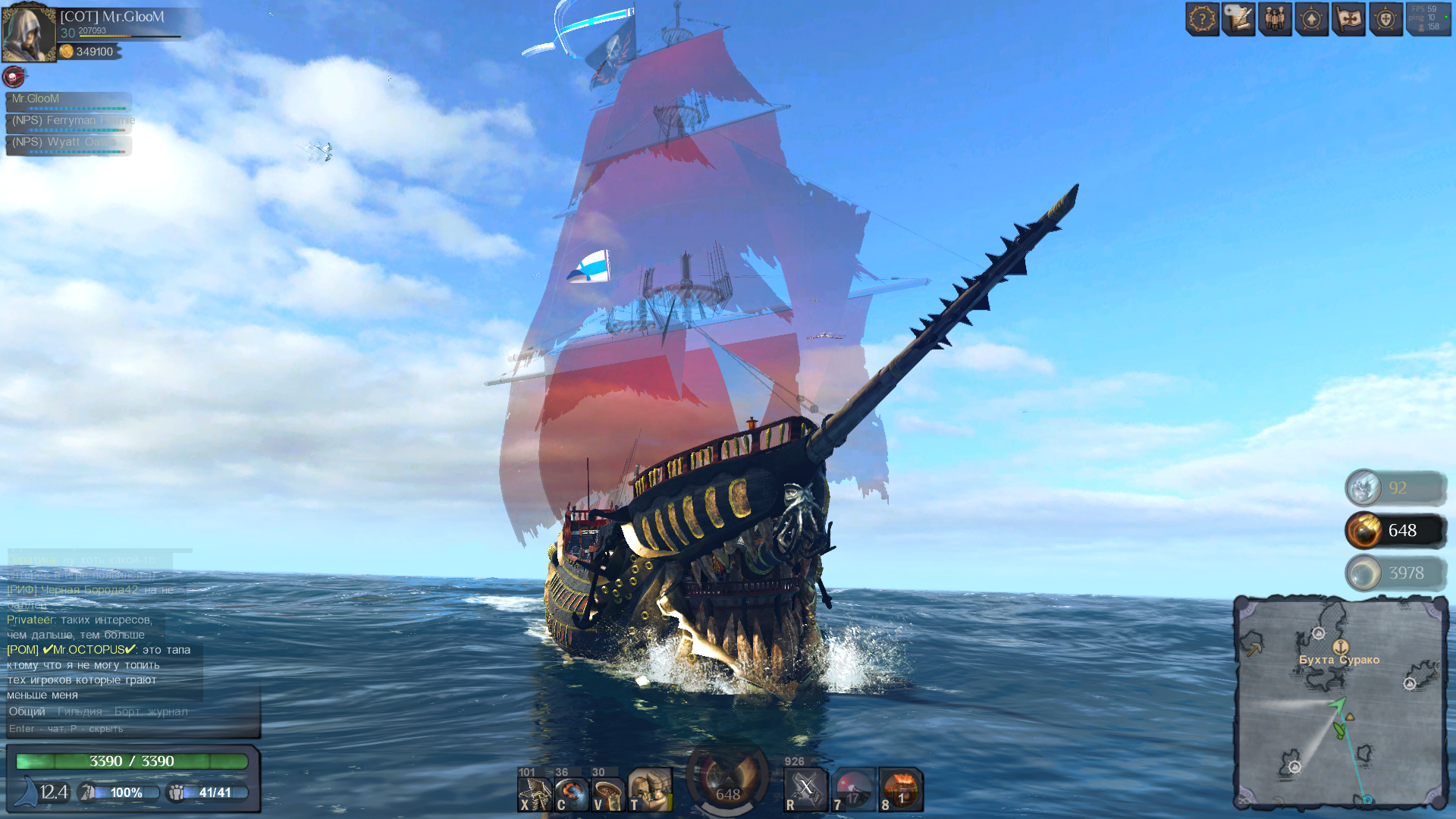Use the soup pot consumable
The image size is (1456, 819).
[x=608, y=792]
